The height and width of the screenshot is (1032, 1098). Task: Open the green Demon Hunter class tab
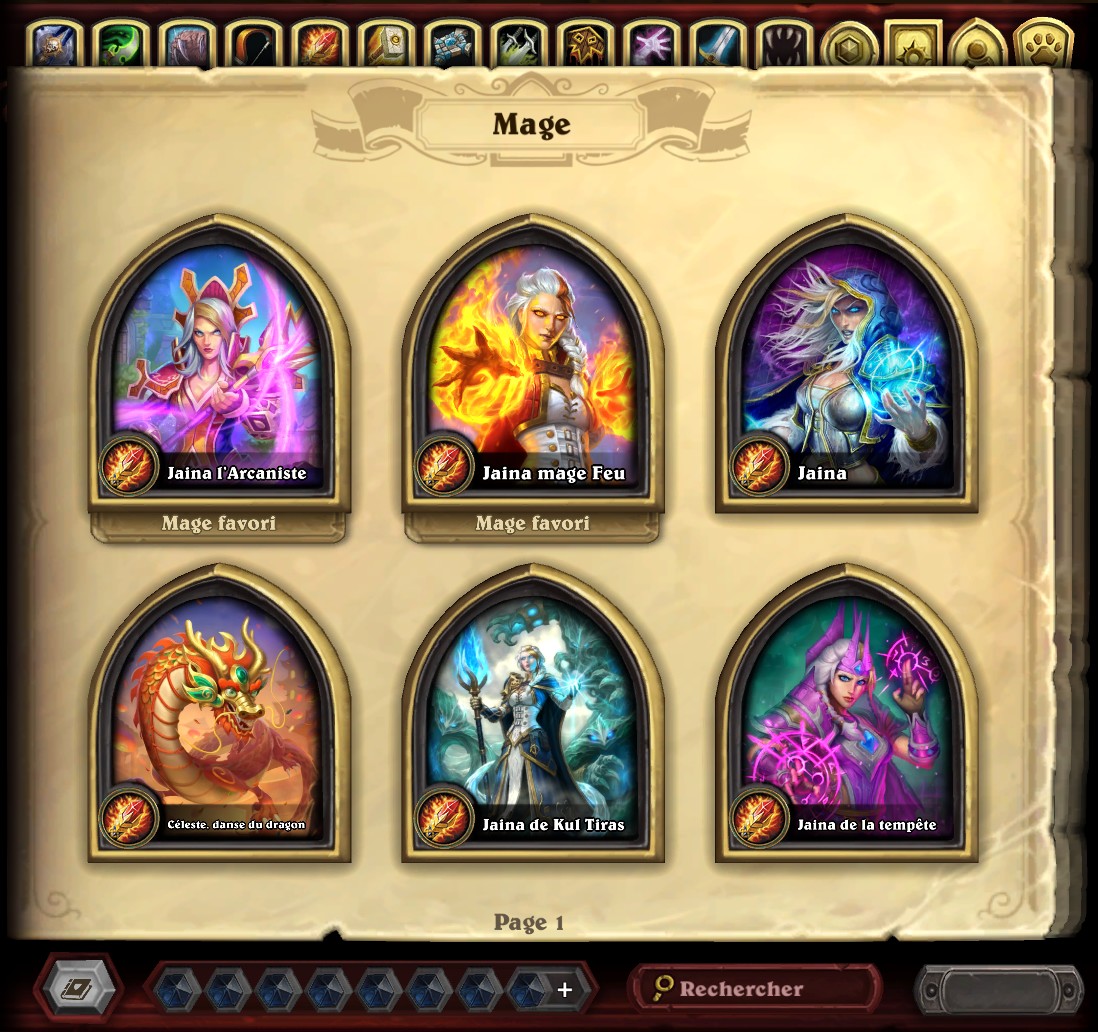pos(122,45)
